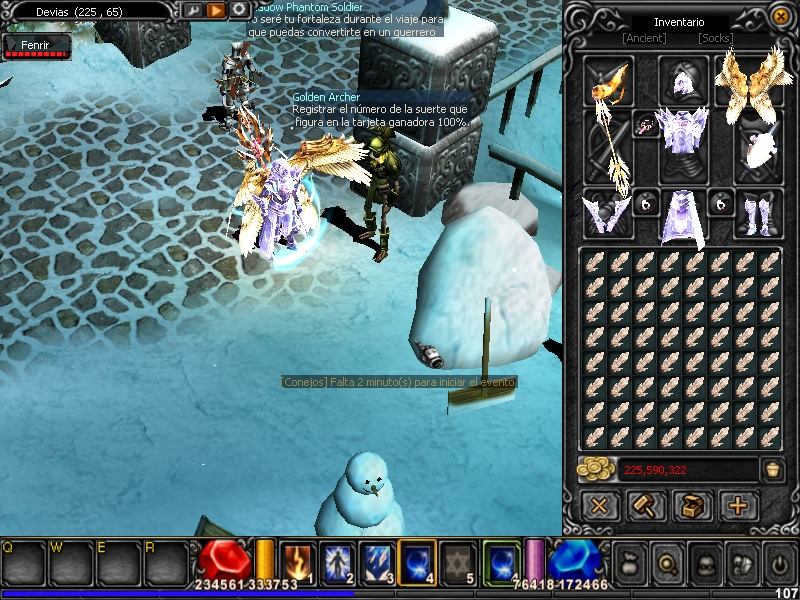This screenshot has height=600, width=800.
Task: Open the repair hammer function
Action: 646,506
